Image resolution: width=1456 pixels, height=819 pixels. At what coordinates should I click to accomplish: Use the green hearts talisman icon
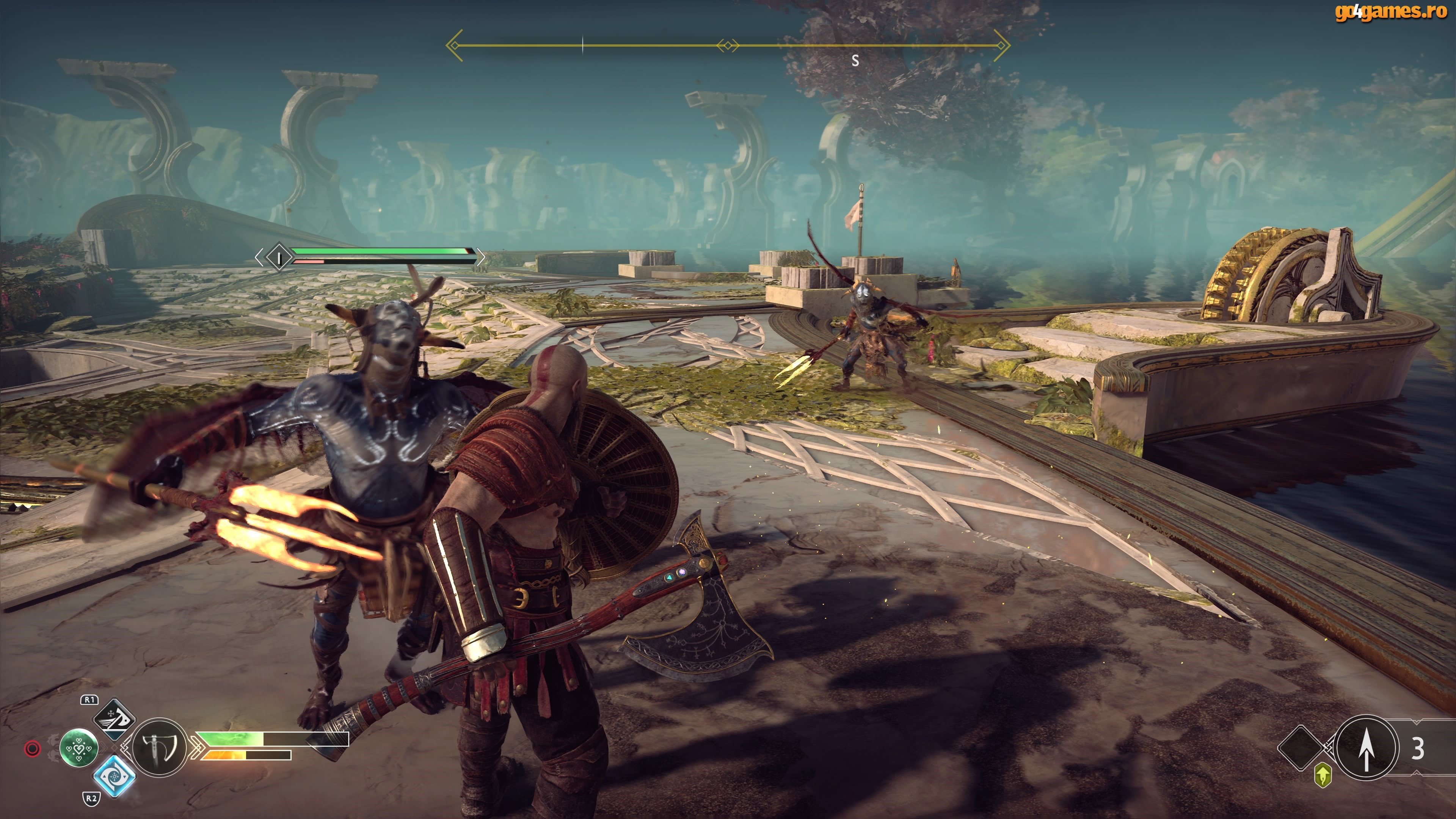click(x=78, y=748)
